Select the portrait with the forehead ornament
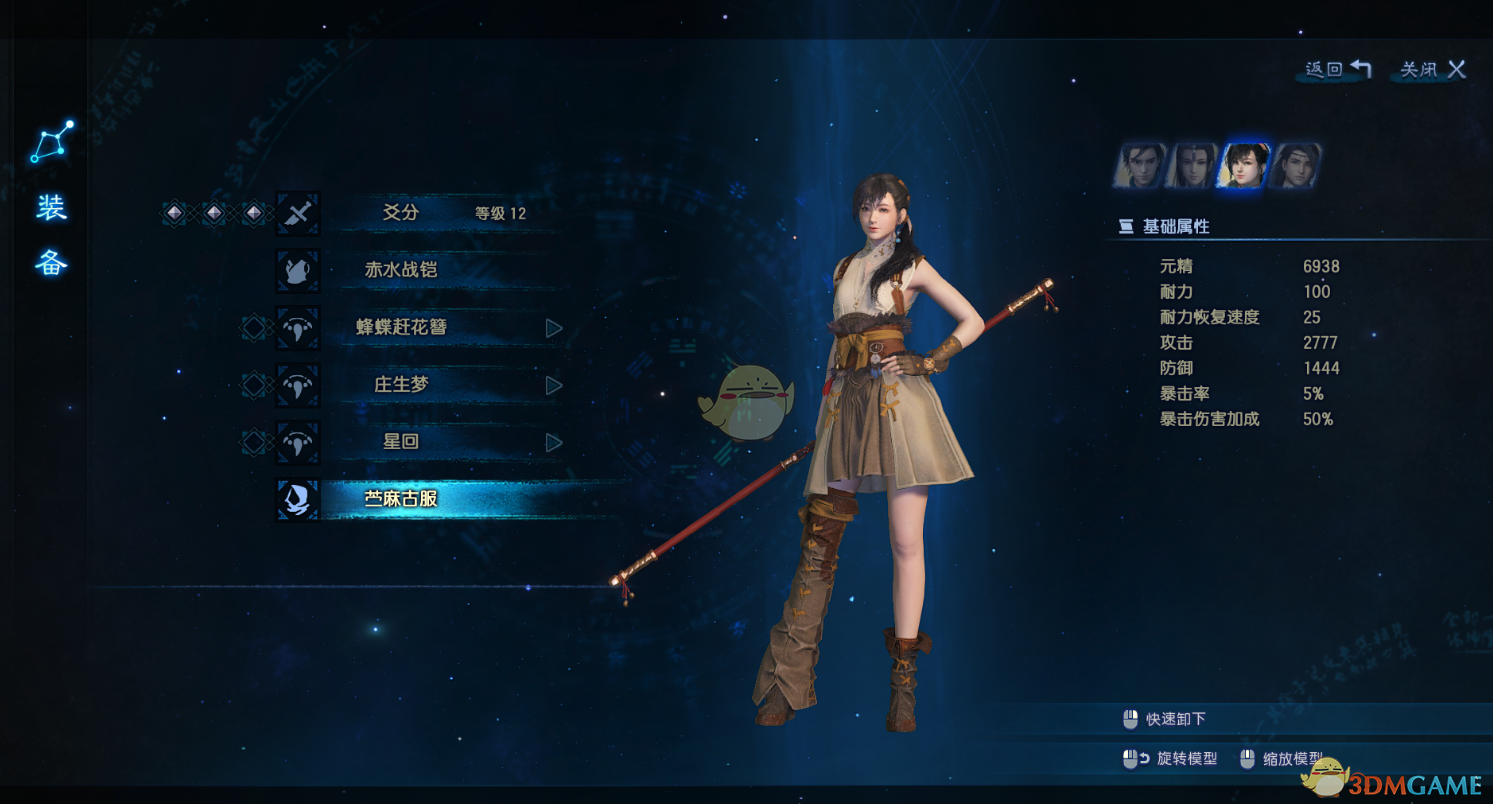The image size is (1493, 804). [1192, 166]
